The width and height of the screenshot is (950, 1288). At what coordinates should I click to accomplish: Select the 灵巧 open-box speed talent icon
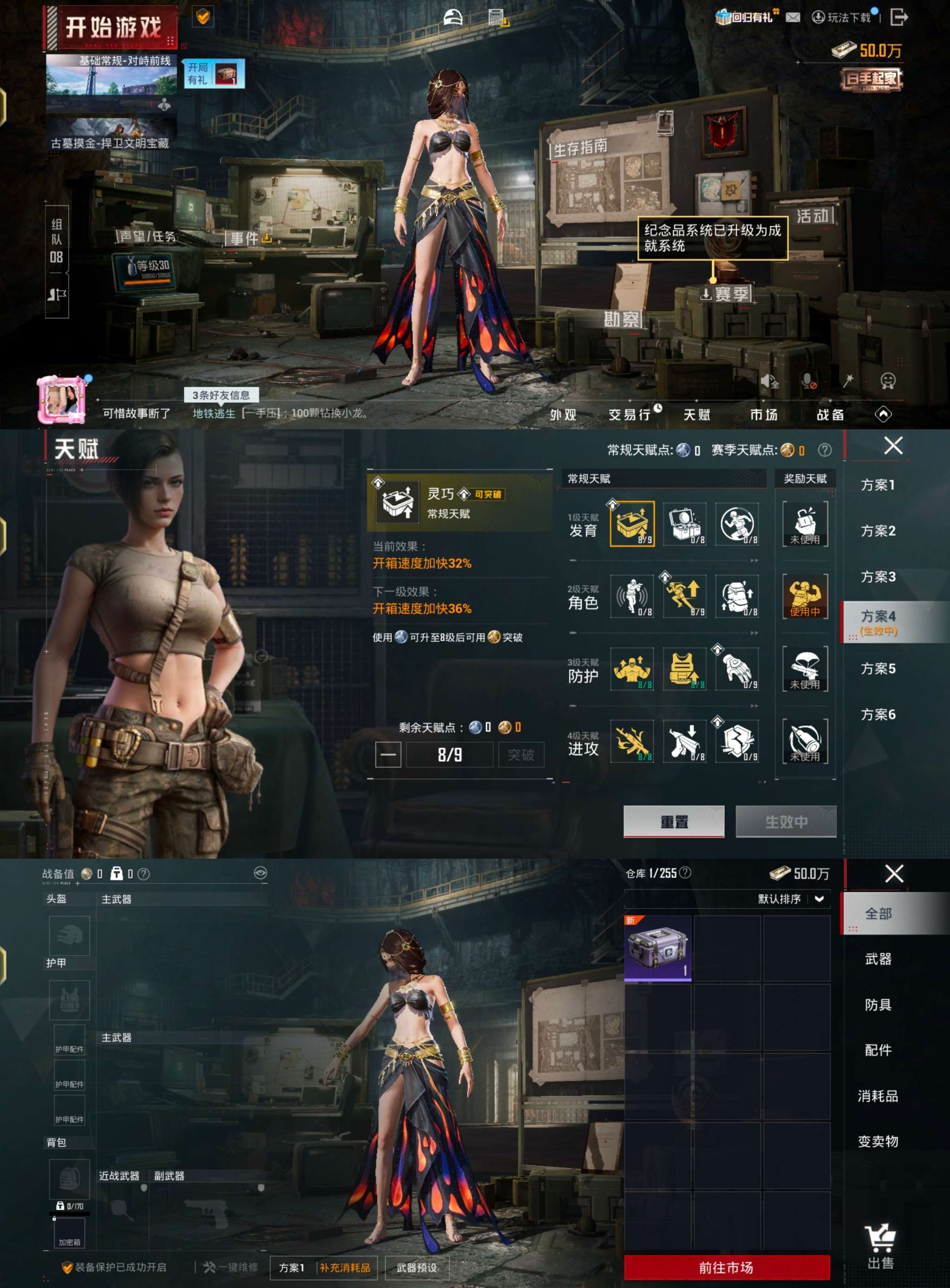pos(633,524)
